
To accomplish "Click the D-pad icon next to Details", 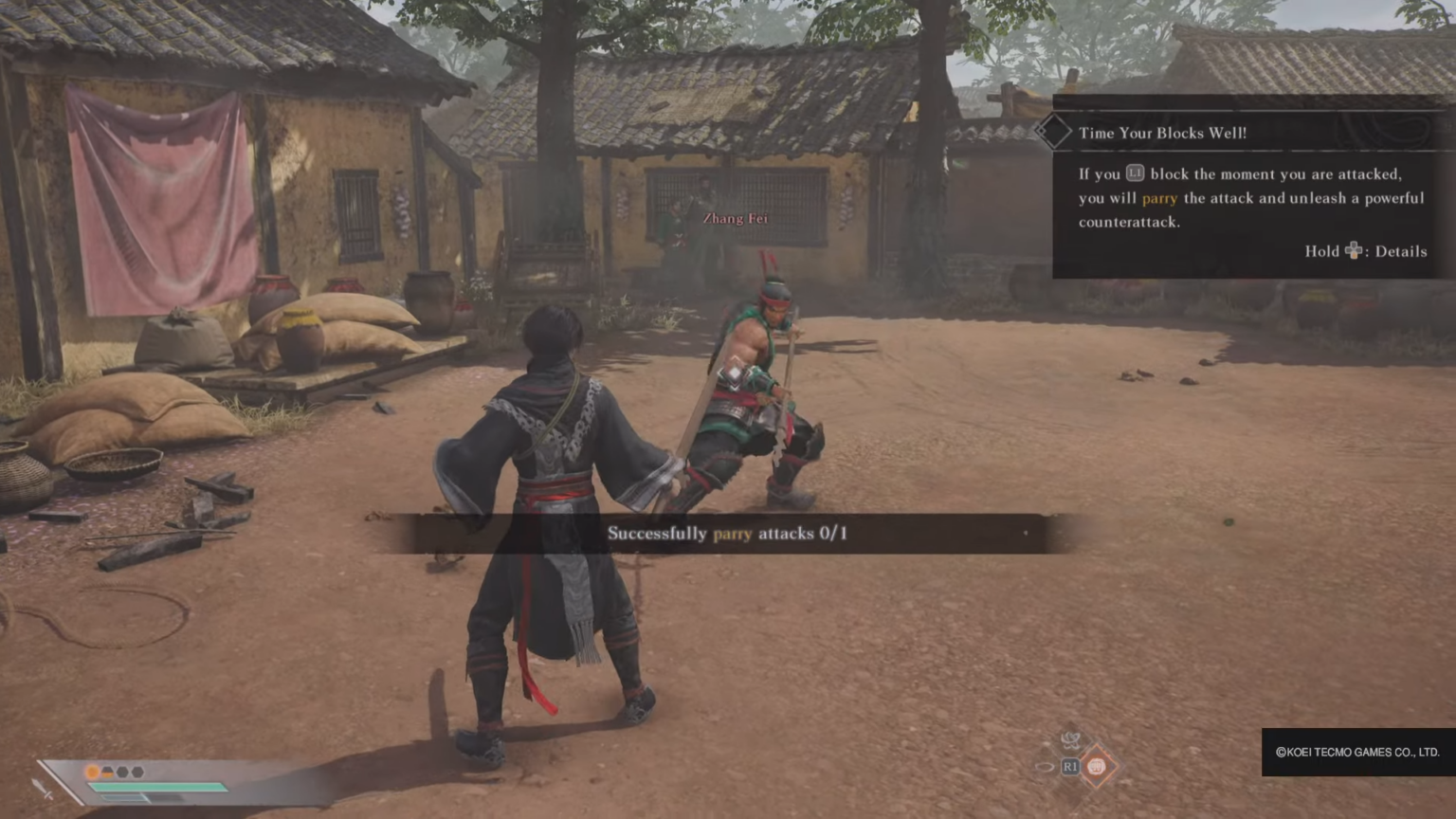I will coord(1353,251).
